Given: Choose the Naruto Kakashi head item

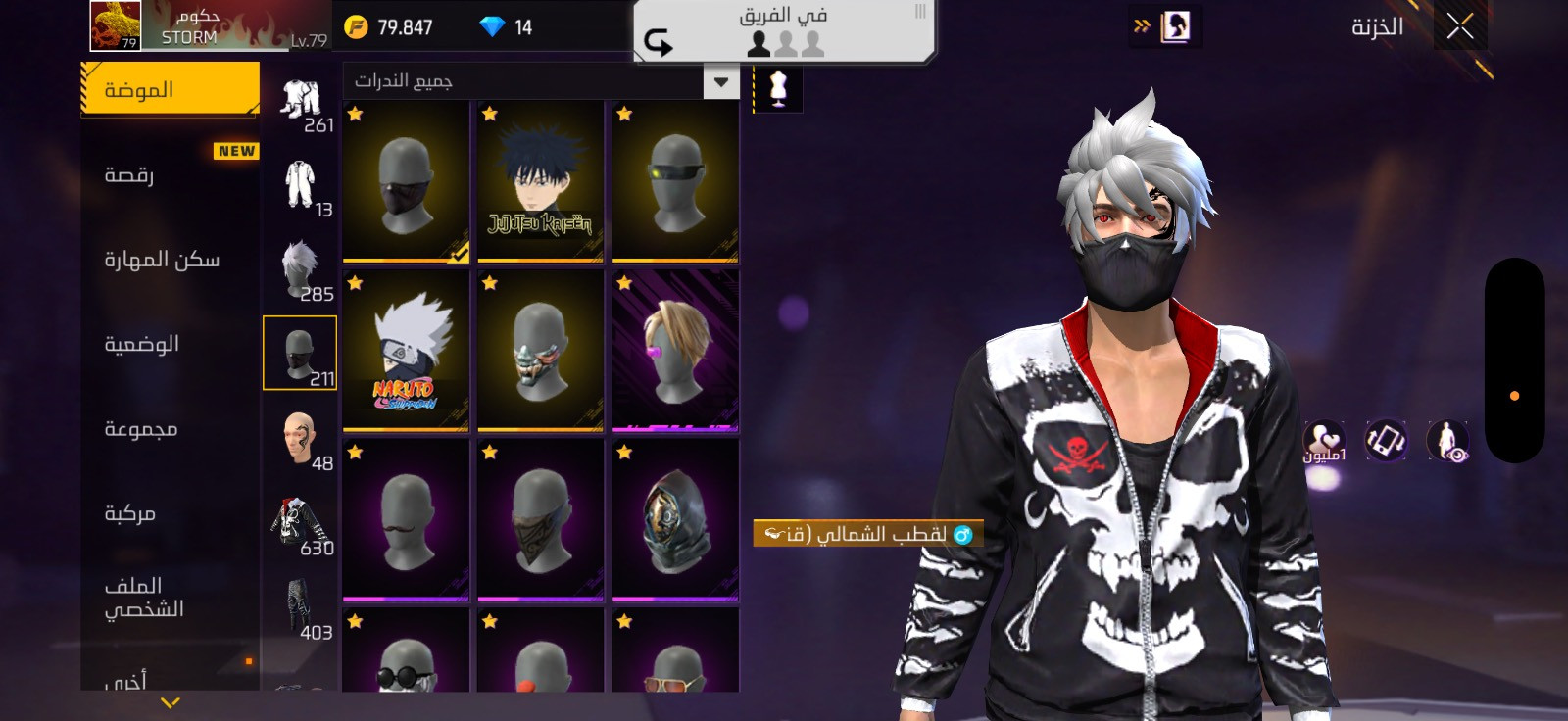Looking at the screenshot, I should coord(406,351).
